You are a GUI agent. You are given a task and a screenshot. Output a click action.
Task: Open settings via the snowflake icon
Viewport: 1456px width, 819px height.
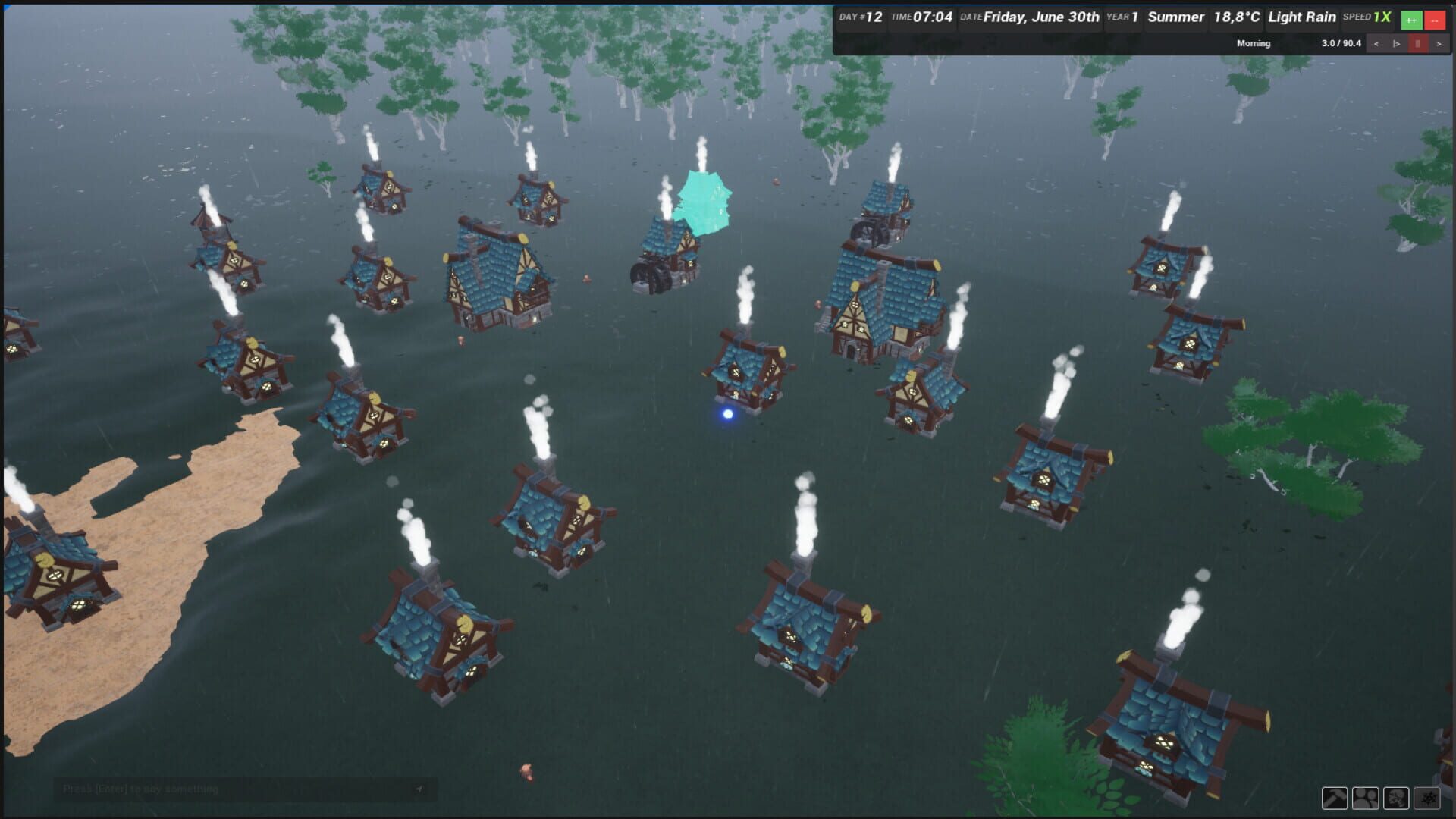point(1426,798)
